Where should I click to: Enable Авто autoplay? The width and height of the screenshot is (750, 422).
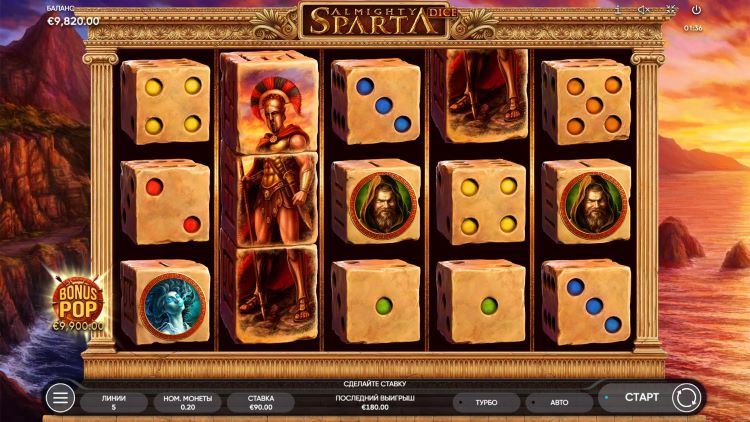point(559,402)
